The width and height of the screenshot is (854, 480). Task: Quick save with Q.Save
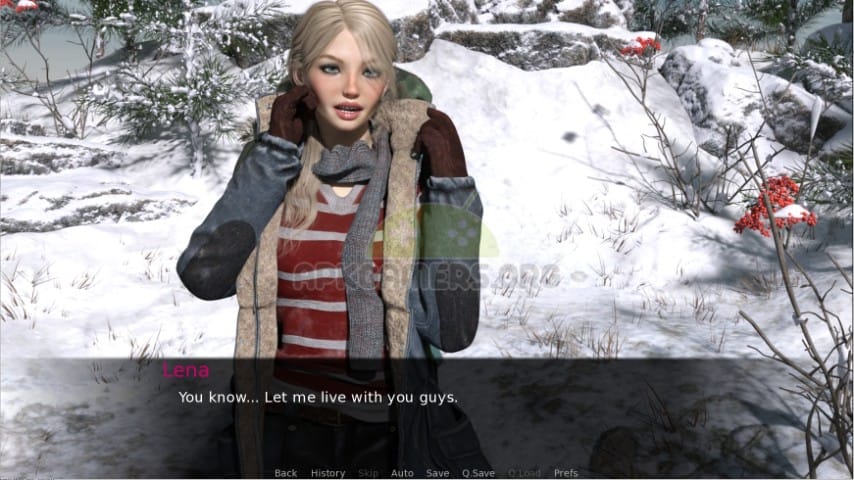tap(478, 473)
